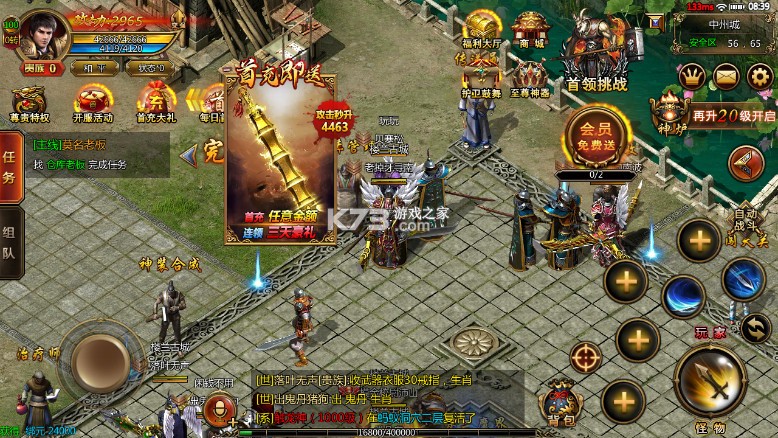The image size is (778, 438).
Task: Open the 首充大礼 gift bag
Action: pyautogui.click(x=155, y=103)
